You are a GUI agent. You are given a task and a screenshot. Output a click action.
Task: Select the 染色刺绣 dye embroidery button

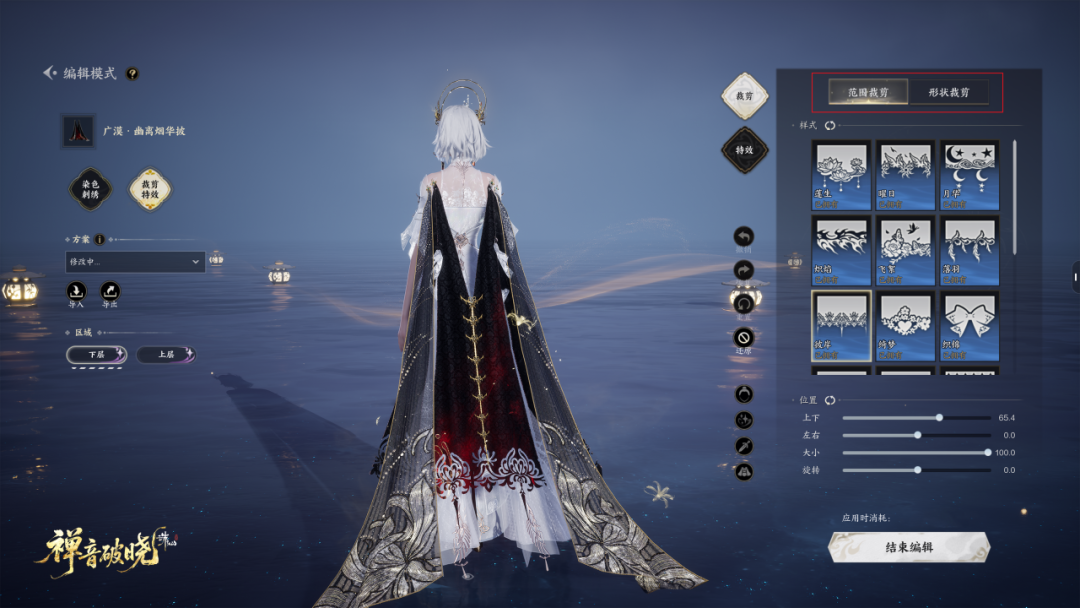tap(89, 189)
